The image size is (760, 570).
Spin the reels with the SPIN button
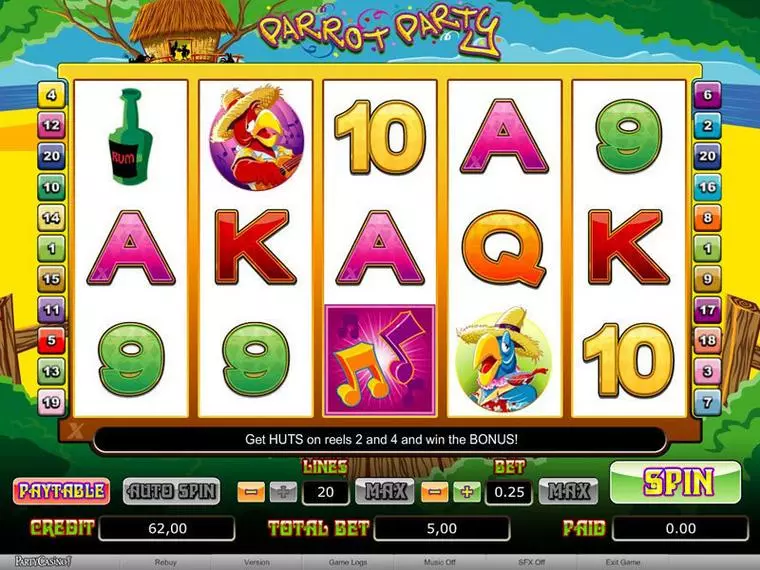(678, 483)
